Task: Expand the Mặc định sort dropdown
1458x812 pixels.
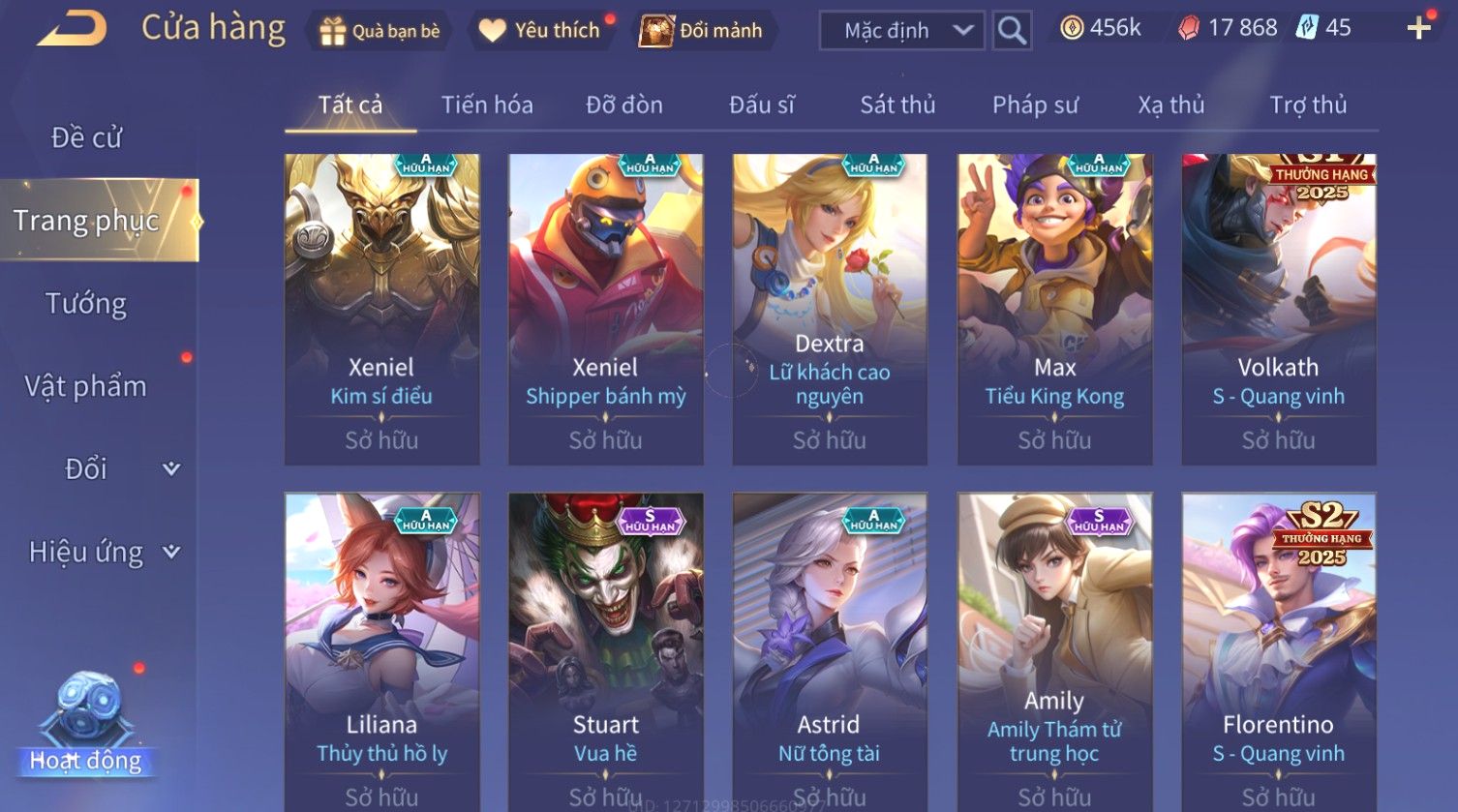Action: pos(901,31)
